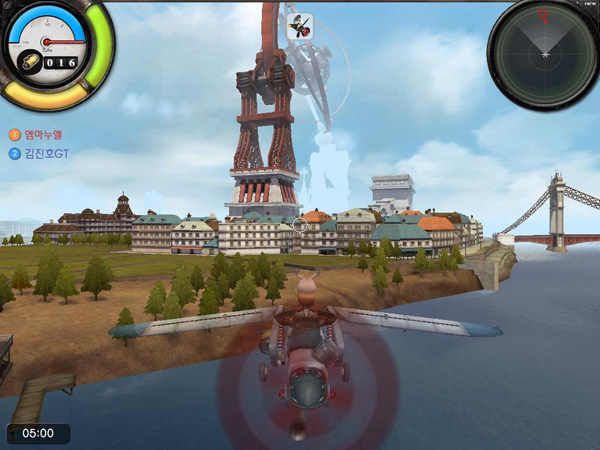This screenshot has width=600, height=450.
Task: Click the bullet ammo icon on the gauge
Action: 35,61
